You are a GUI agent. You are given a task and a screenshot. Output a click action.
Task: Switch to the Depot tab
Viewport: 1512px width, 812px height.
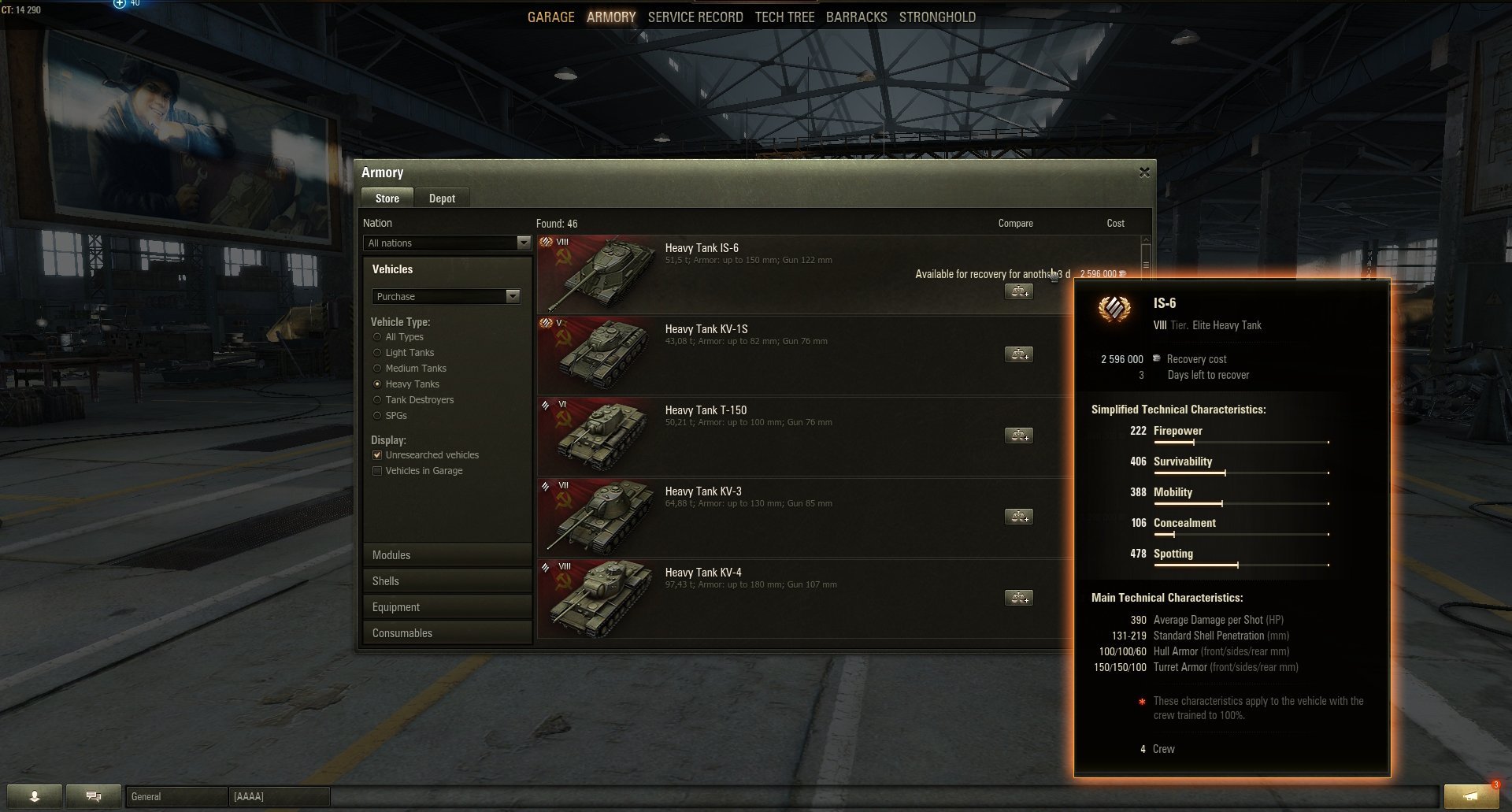point(442,198)
